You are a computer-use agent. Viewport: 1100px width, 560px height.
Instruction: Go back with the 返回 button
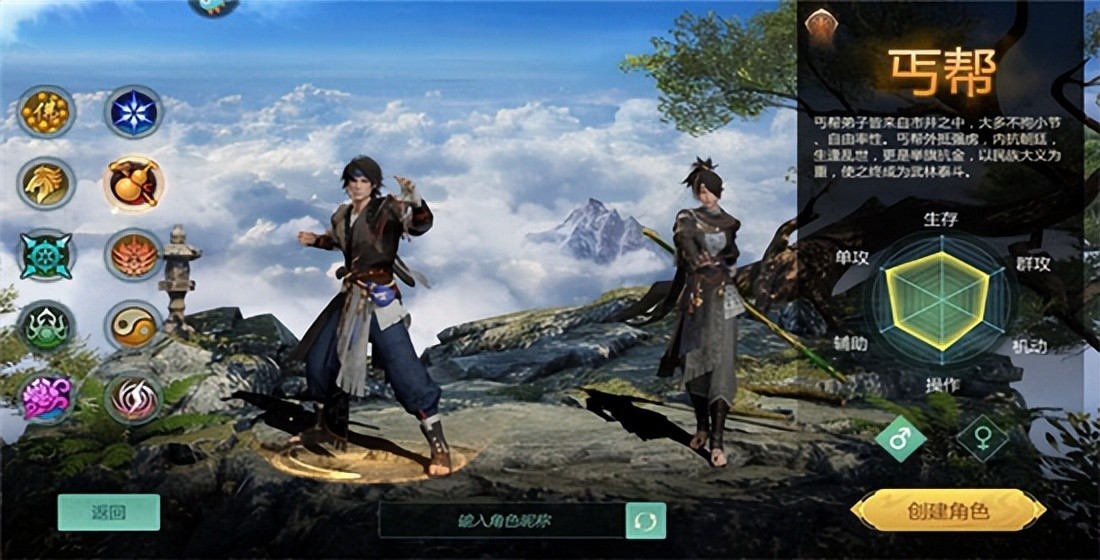pos(109,512)
